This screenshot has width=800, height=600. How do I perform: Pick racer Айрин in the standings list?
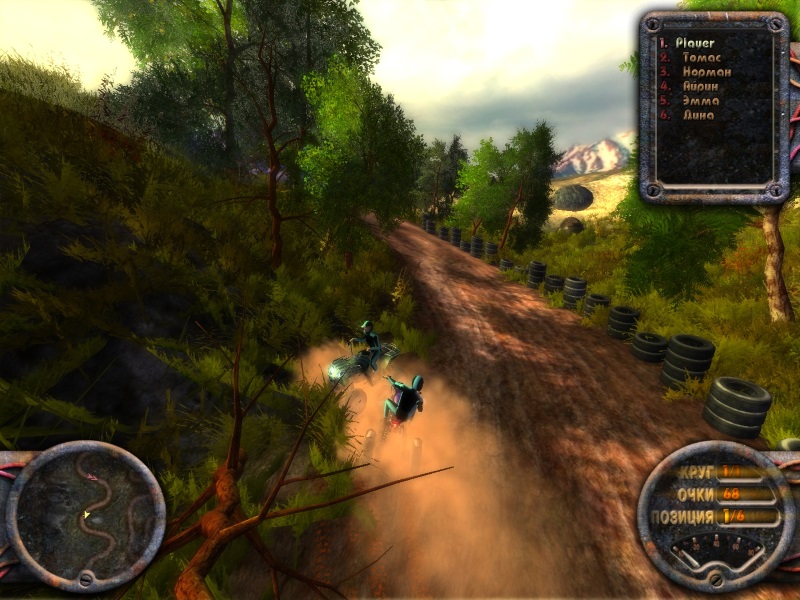(695, 86)
